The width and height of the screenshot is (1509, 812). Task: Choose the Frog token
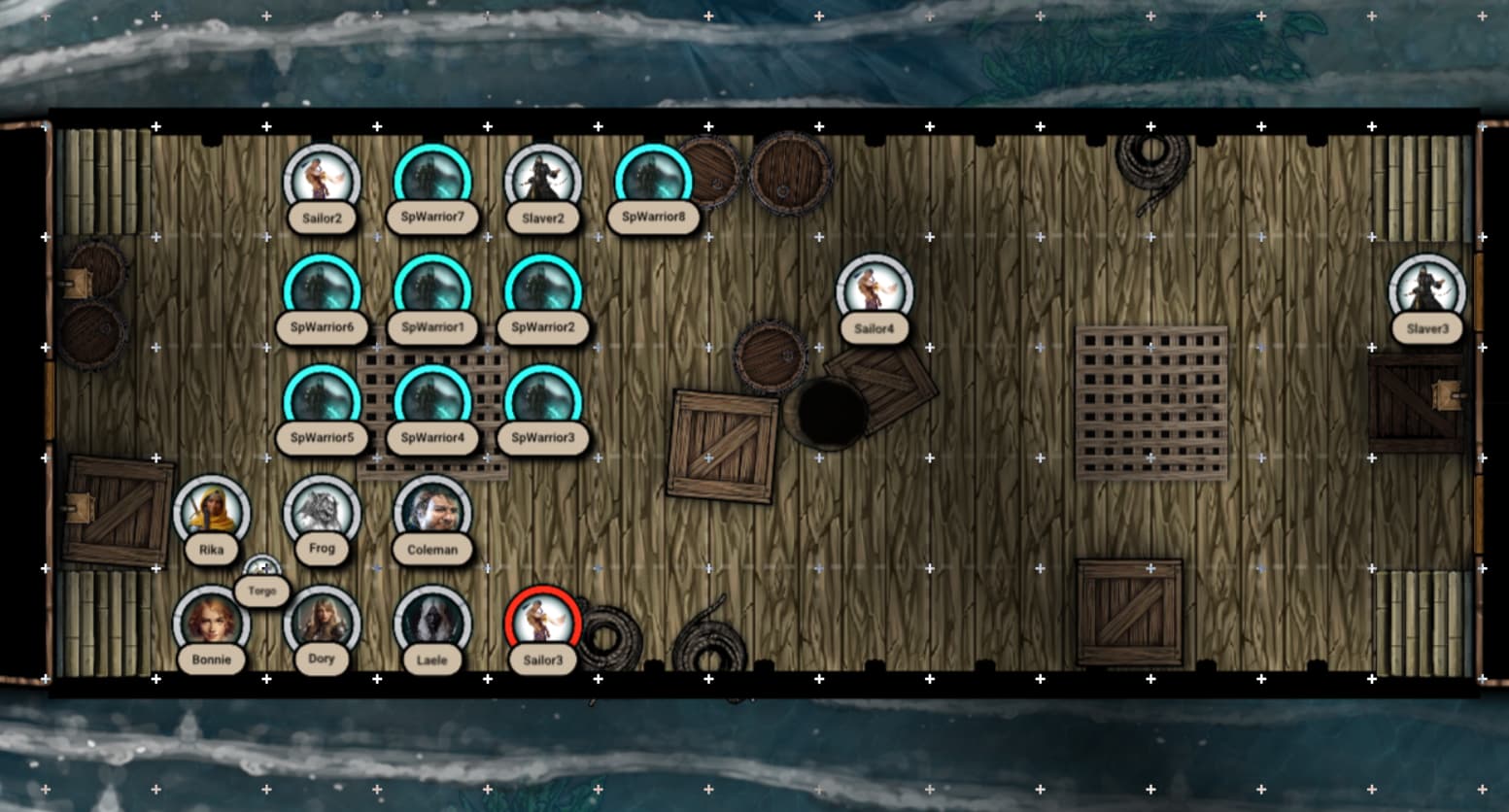point(322,513)
